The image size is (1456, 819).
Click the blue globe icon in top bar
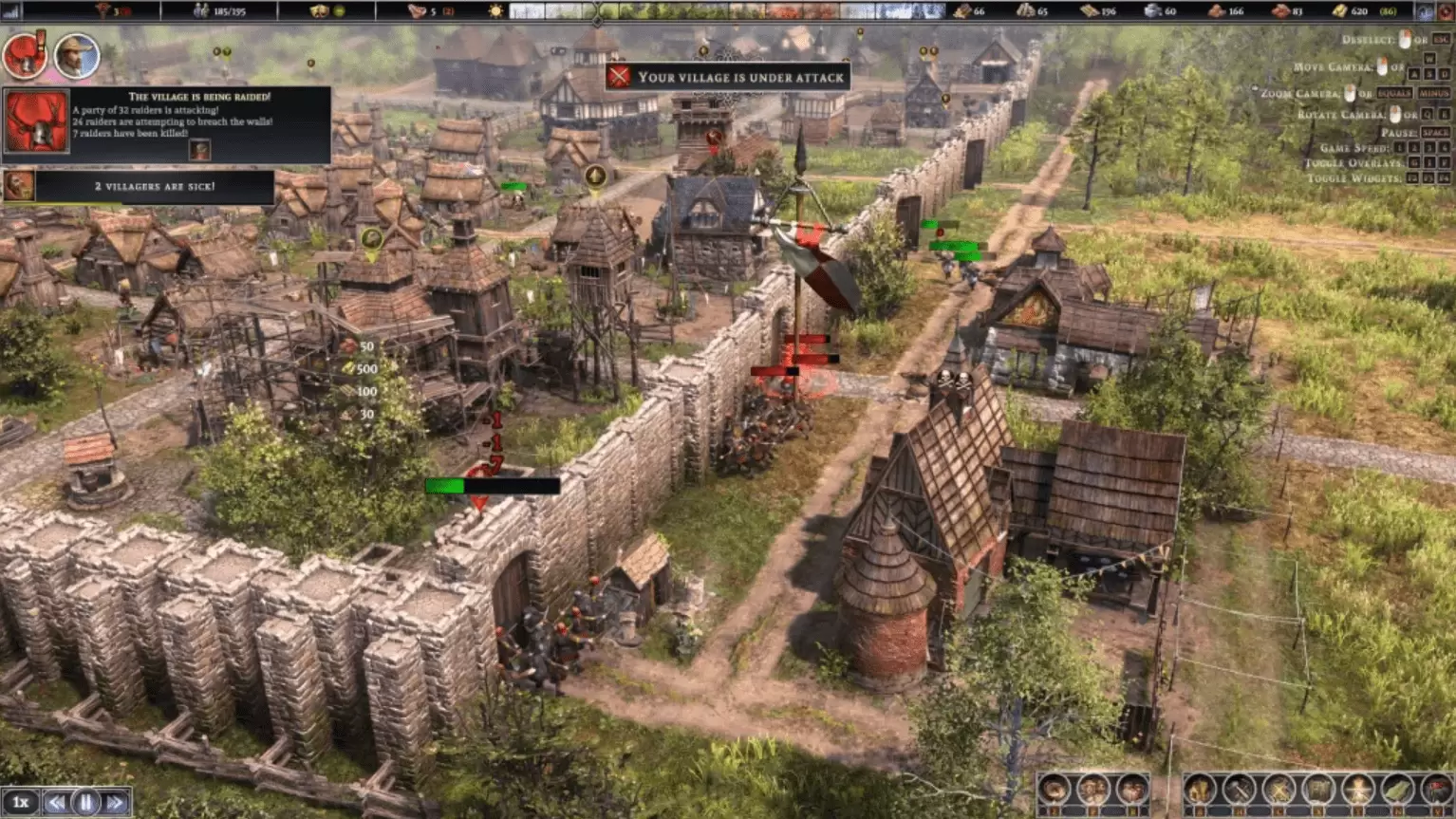pyautogui.click(x=1427, y=11)
